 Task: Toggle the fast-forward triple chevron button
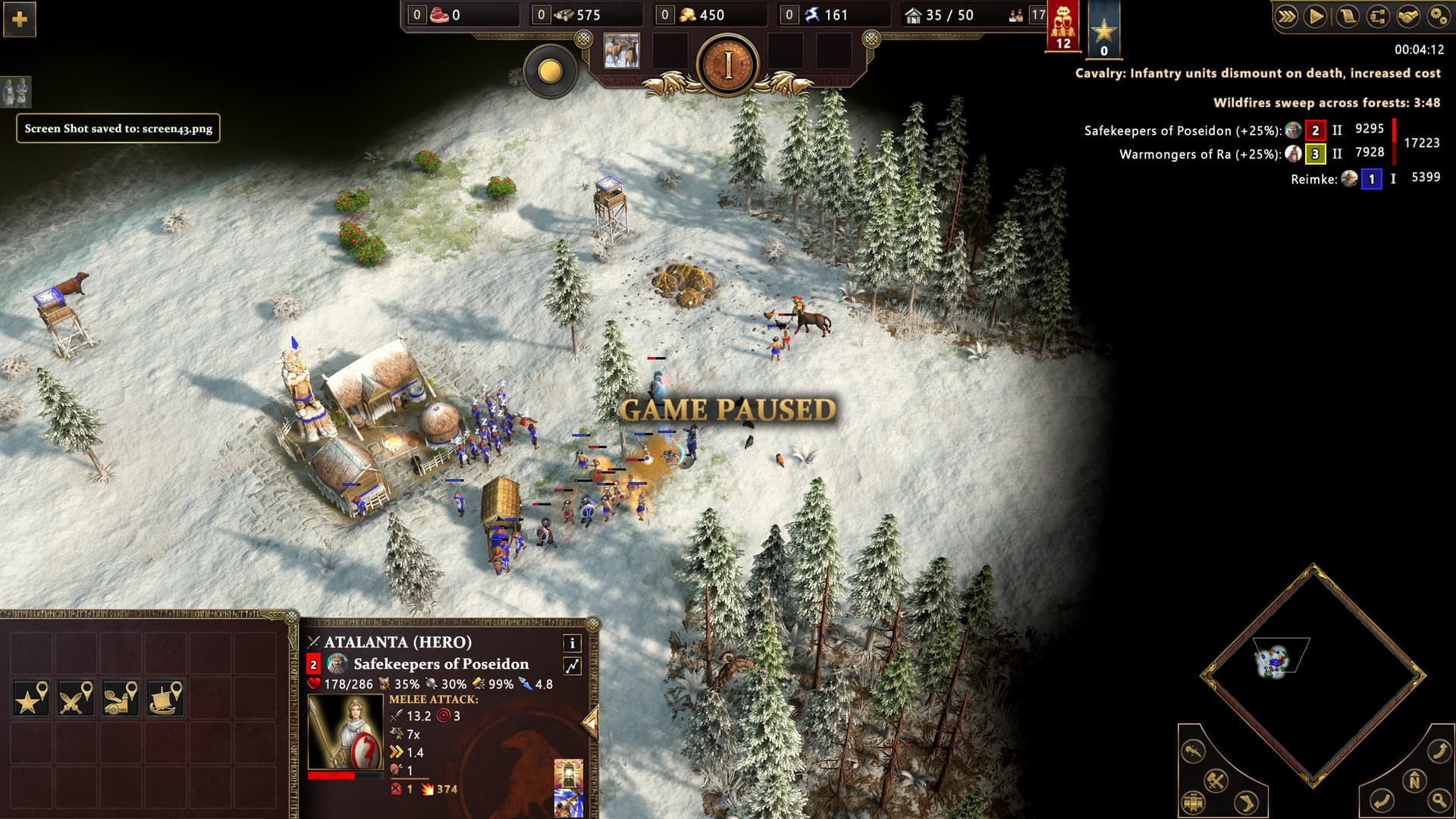1286,16
